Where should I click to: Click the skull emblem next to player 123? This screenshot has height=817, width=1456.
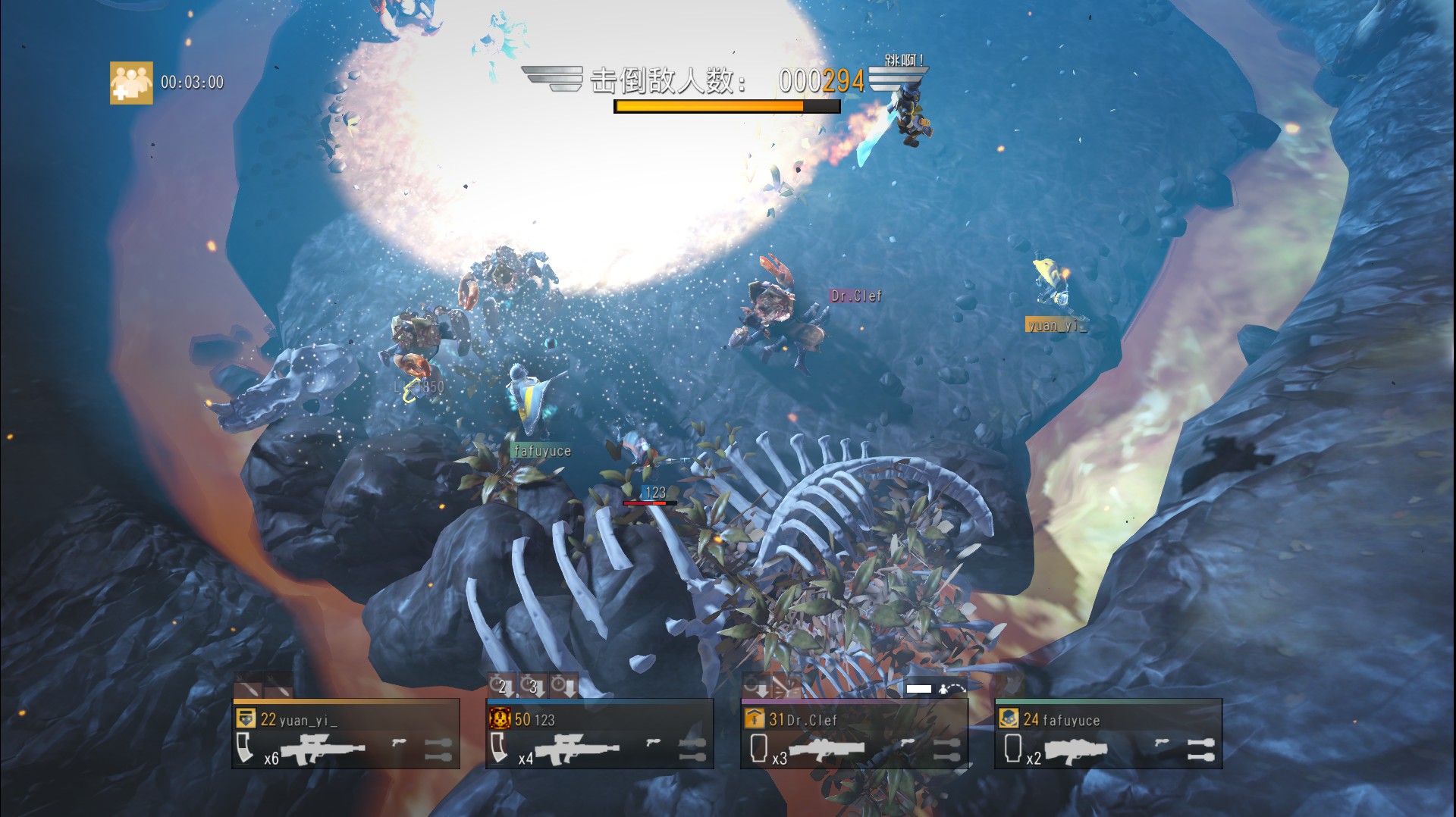point(500,719)
